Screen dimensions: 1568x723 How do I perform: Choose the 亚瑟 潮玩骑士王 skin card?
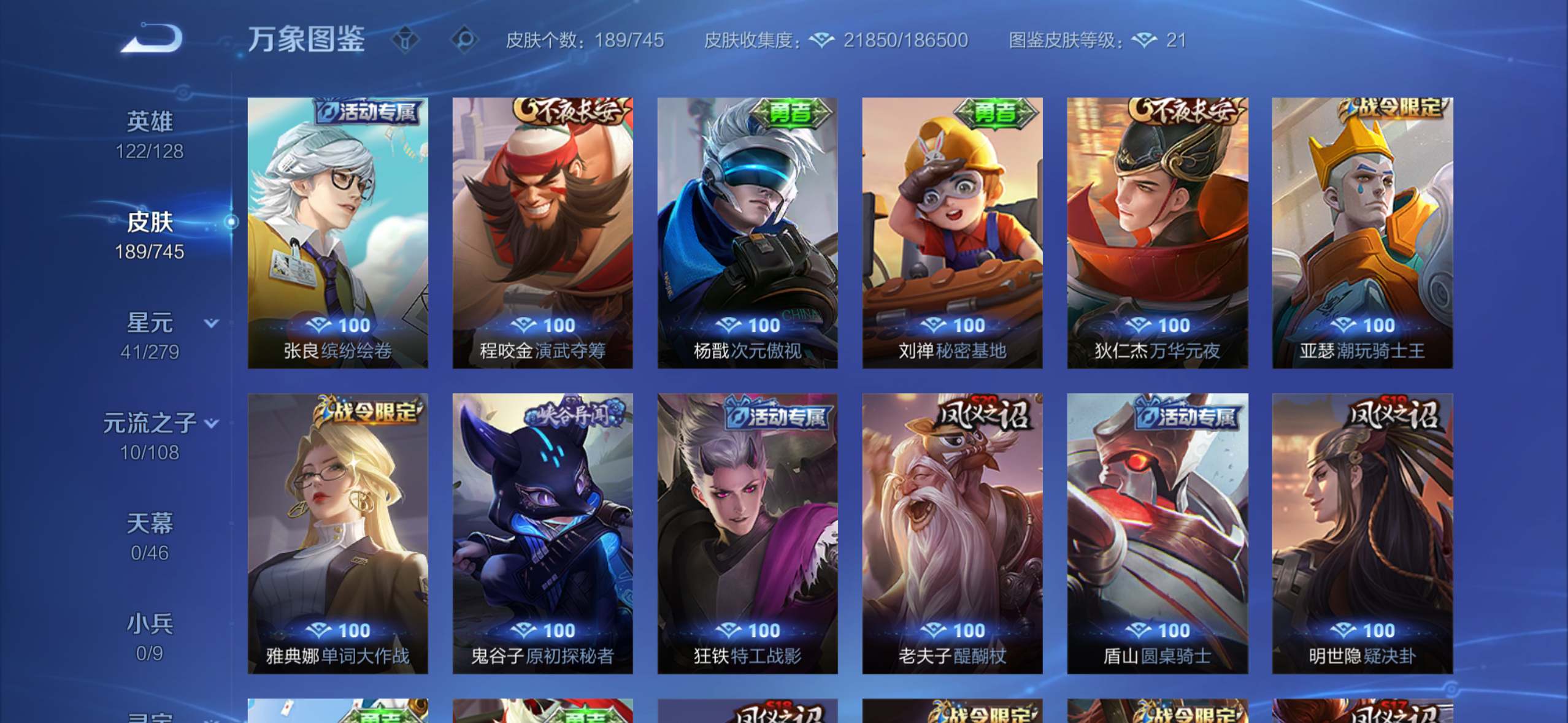(1362, 233)
